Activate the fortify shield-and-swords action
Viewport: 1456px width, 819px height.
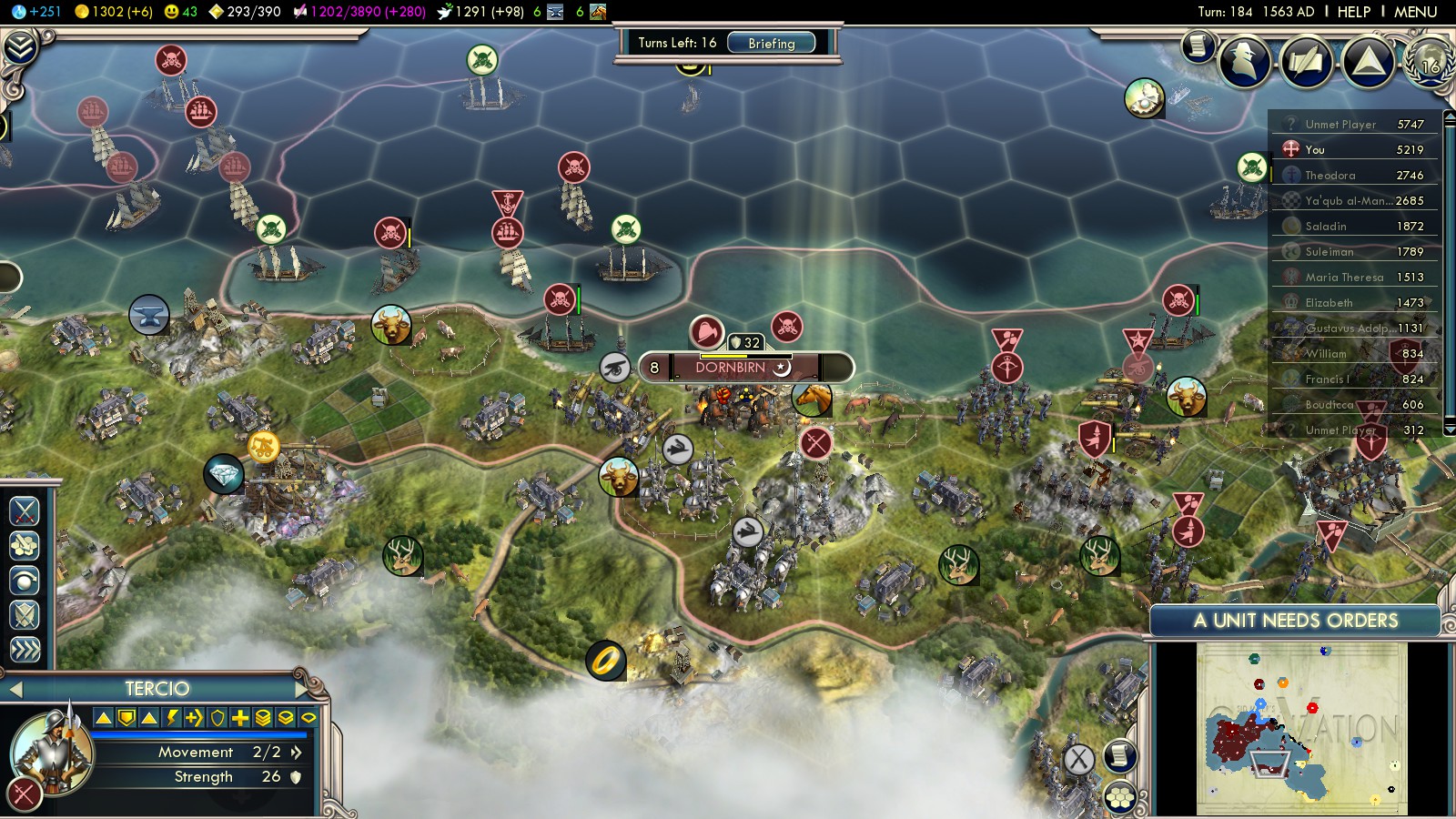[25, 615]
